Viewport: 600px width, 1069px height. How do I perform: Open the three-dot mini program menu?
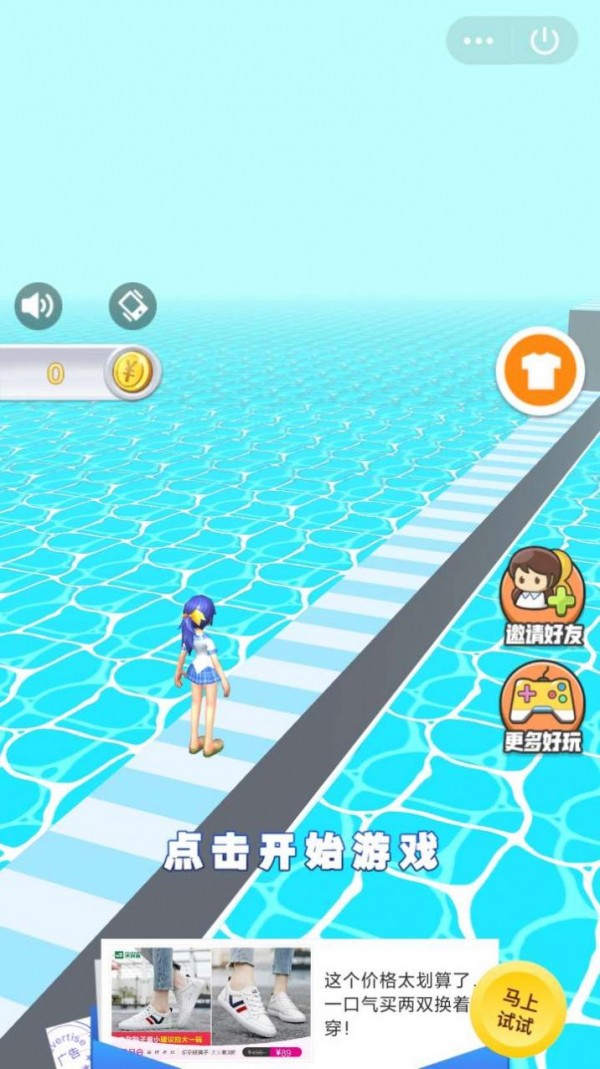point(479,41)
